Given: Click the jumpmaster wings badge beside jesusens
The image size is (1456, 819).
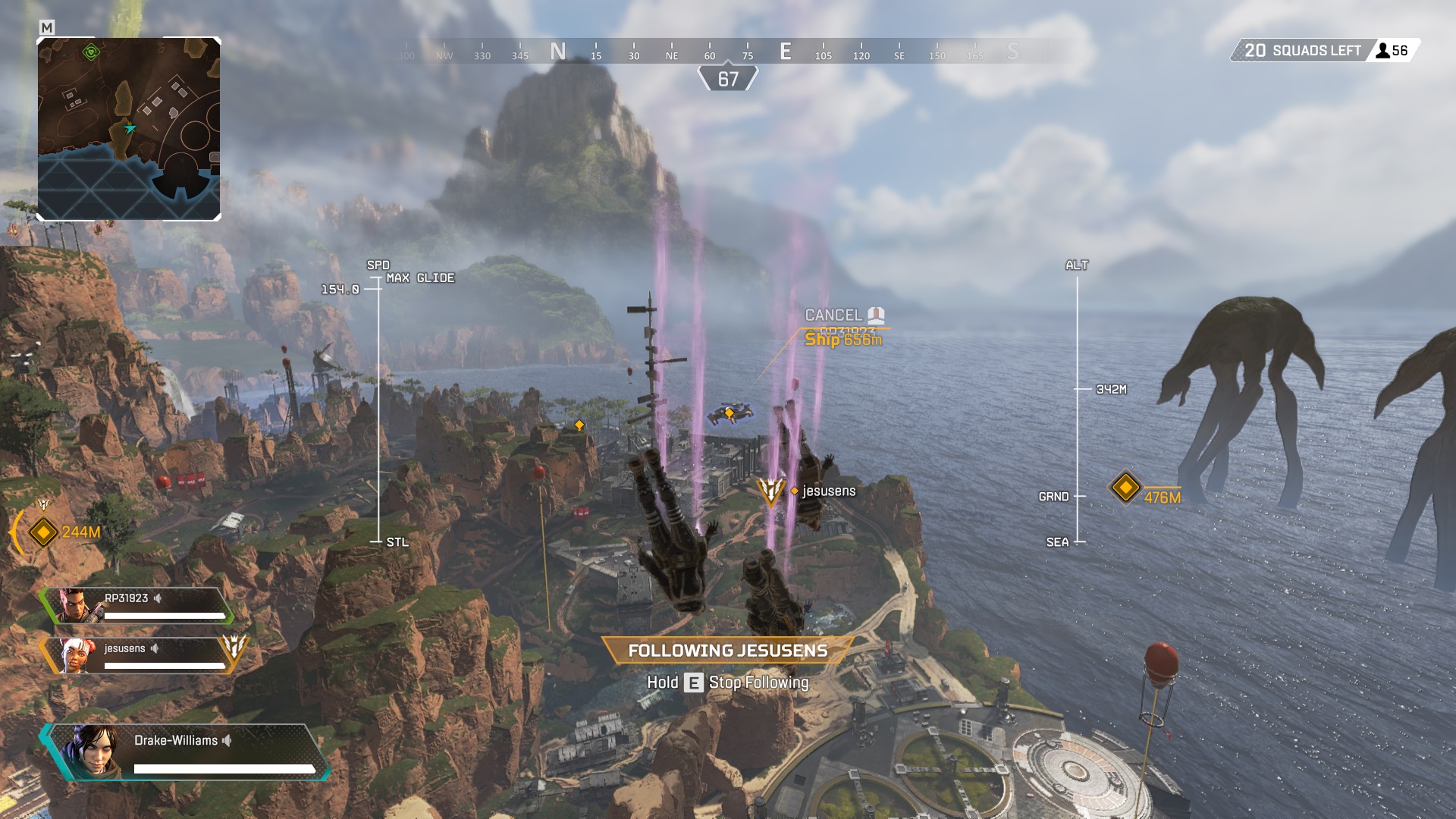Looking at the screenshot, I should tap(771, 491).
